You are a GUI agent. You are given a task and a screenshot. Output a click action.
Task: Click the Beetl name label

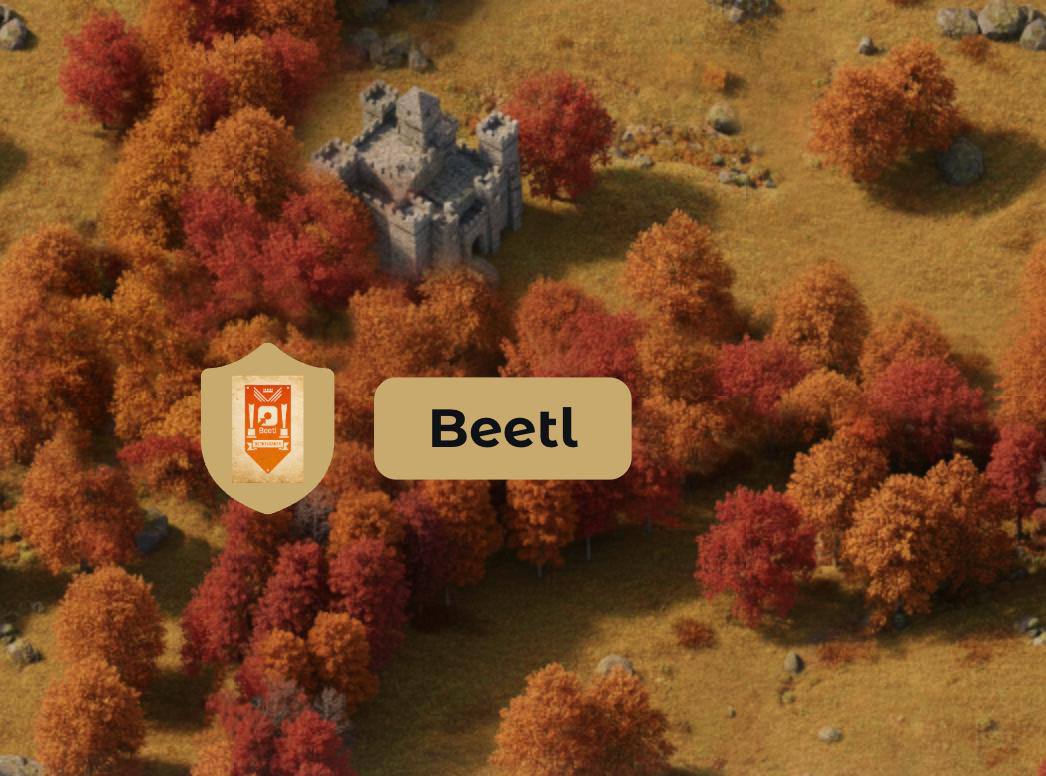pos(502,428)
